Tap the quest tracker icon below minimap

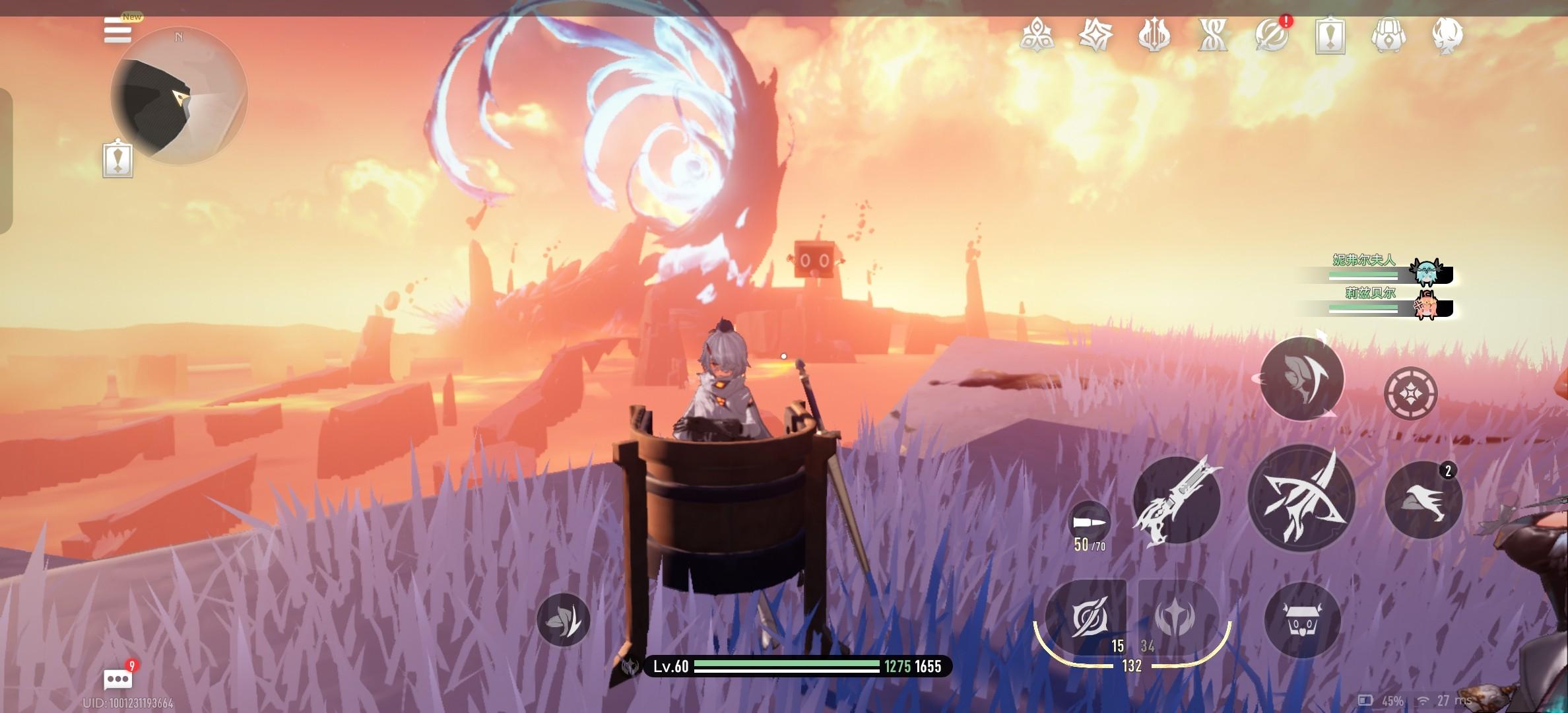click(x=117, y=159)
